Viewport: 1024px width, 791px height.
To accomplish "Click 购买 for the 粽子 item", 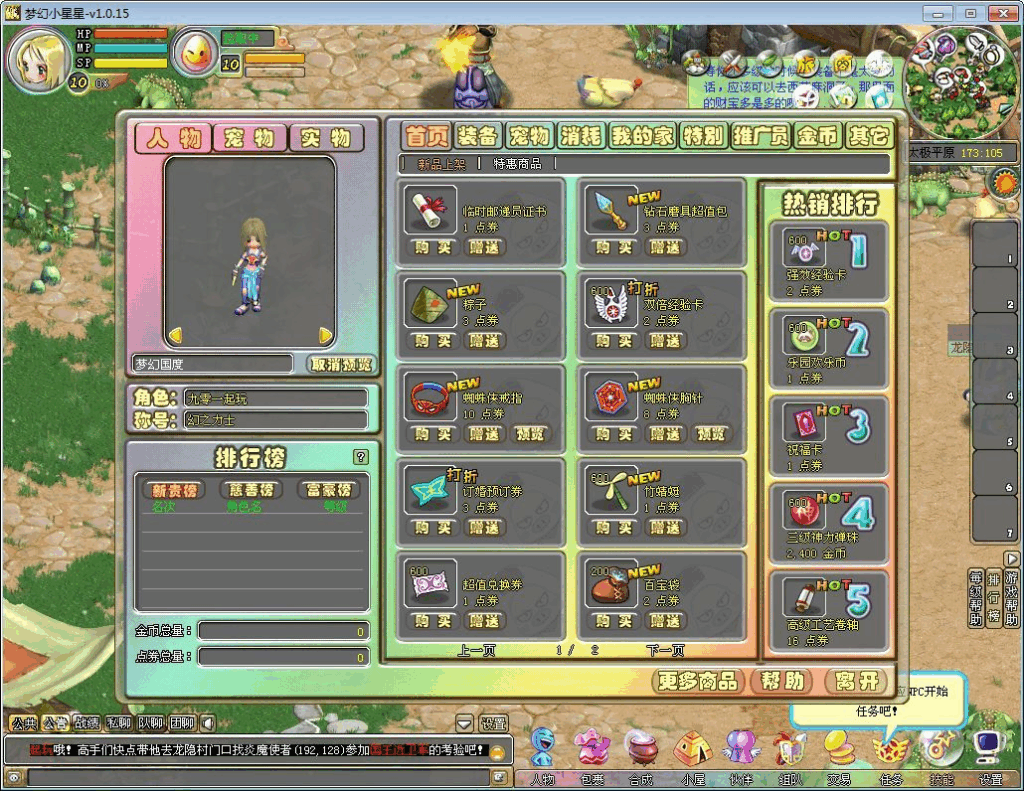I will pos(432,341).
